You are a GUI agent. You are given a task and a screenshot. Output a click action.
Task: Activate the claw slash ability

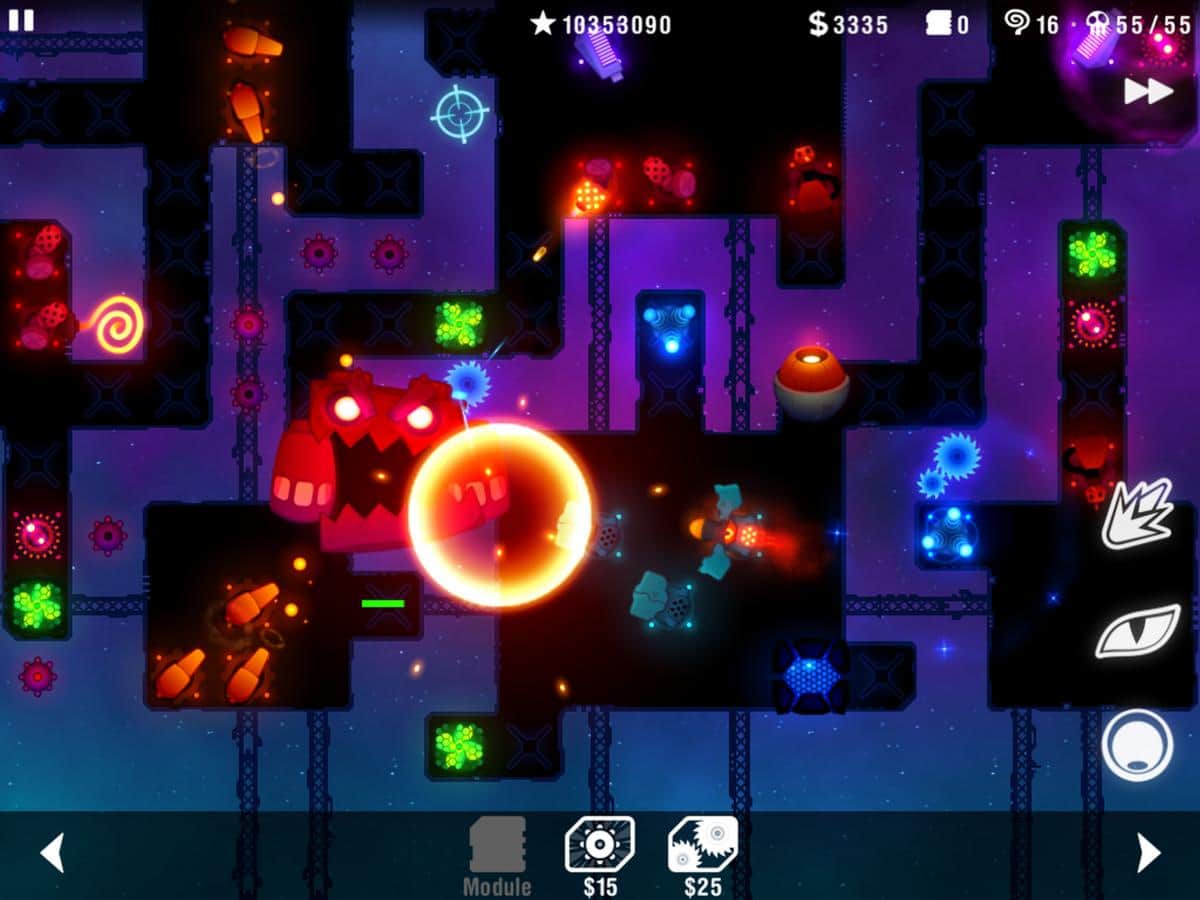pos(1137,514)
